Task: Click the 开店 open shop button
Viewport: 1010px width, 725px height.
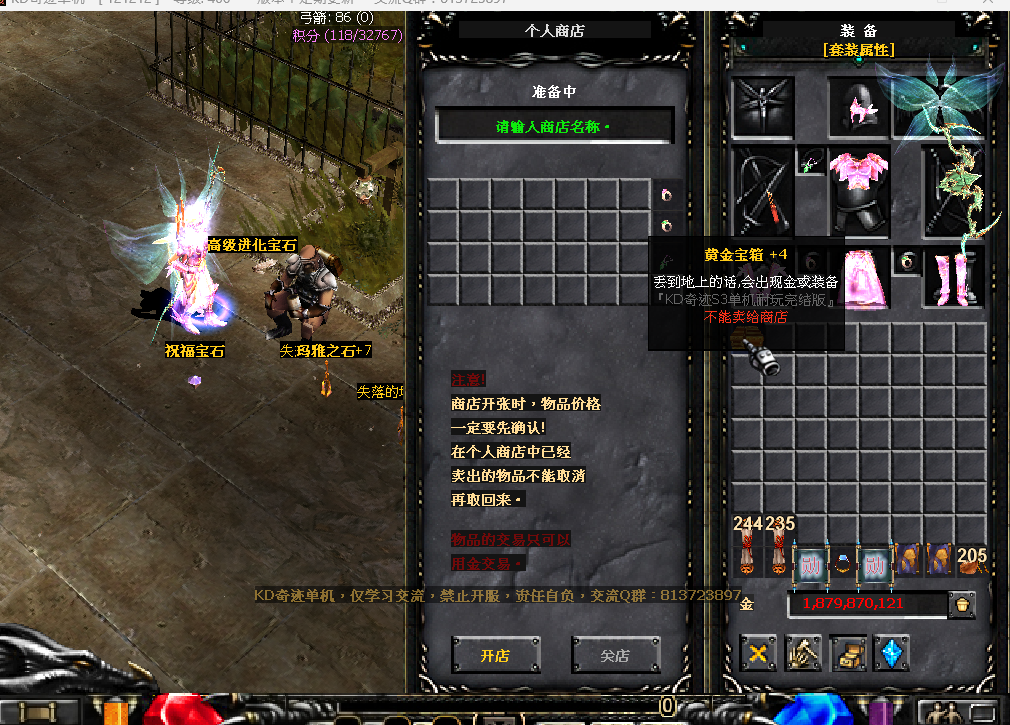Action: [495, 656]
